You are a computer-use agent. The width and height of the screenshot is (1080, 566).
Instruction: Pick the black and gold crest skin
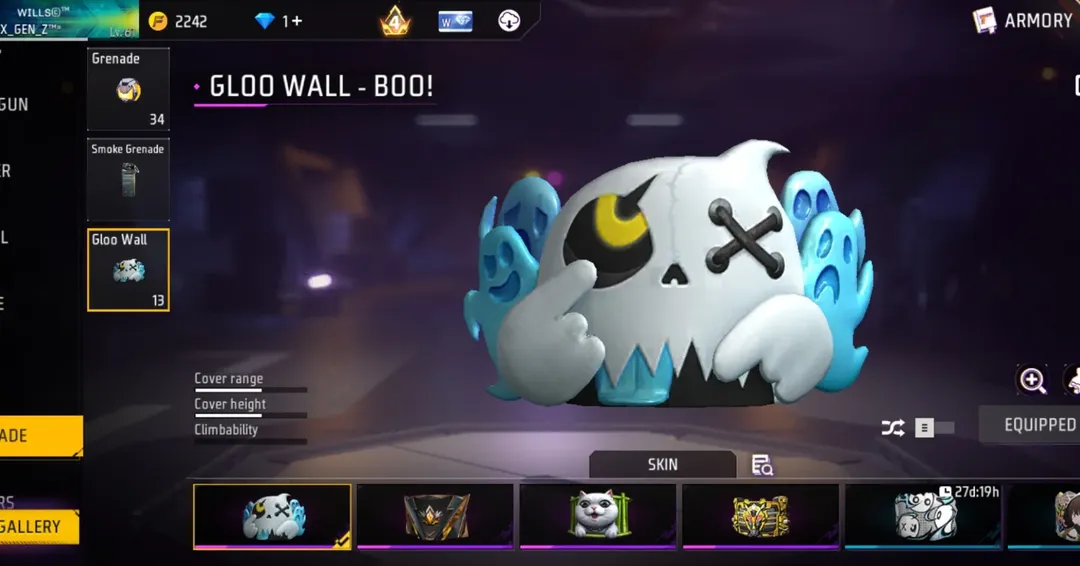point(435,516)
